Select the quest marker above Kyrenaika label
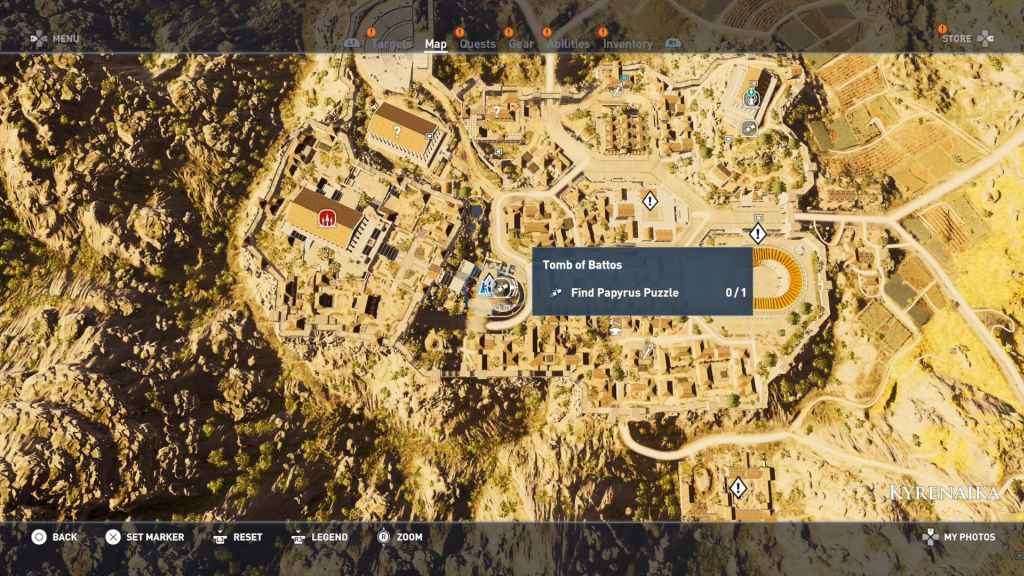Image resolution: width=1024 pixels, height=576 pixels. [738, 488]
